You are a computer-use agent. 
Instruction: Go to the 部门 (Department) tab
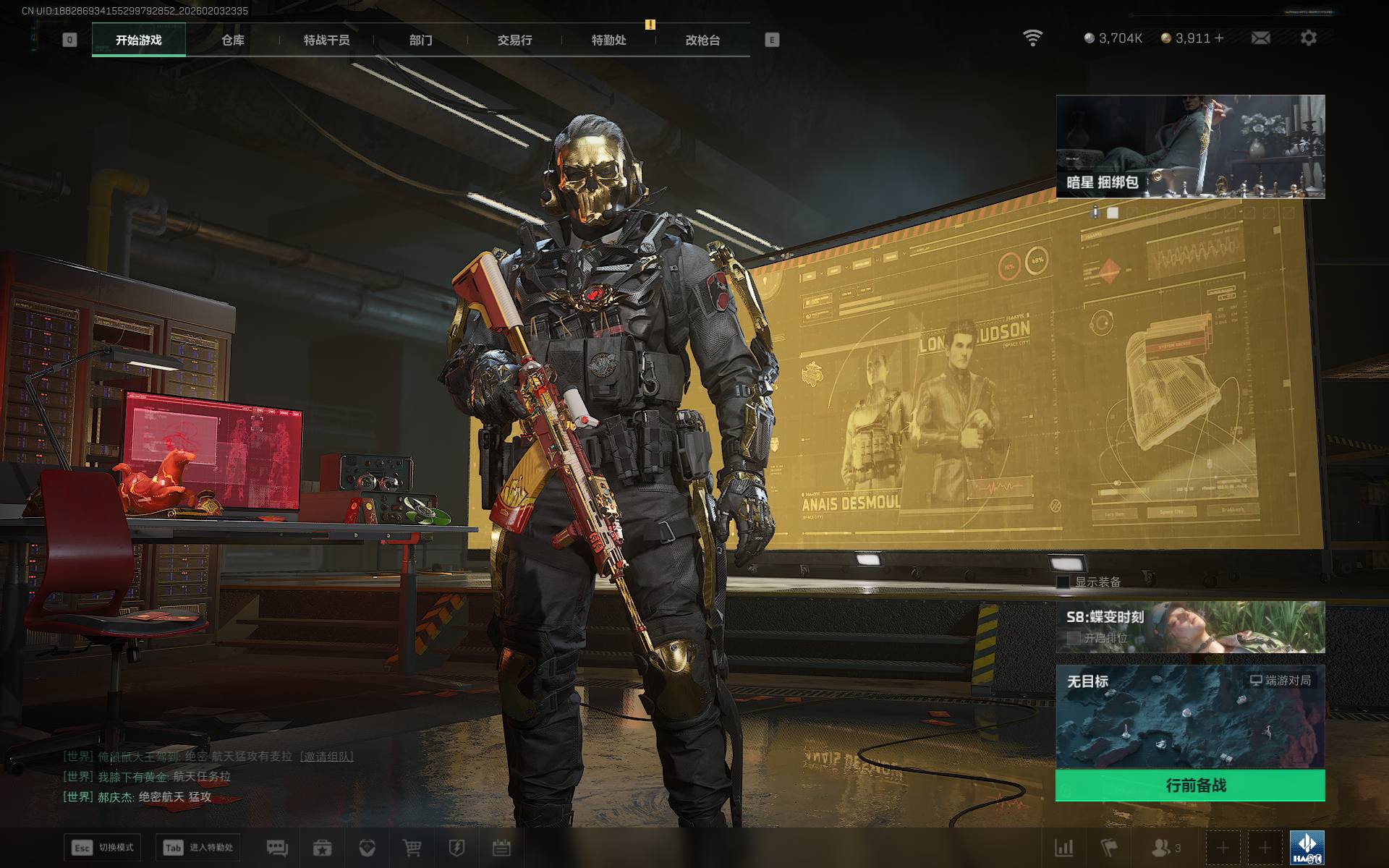pyautogui.click(x=420, y=41)
